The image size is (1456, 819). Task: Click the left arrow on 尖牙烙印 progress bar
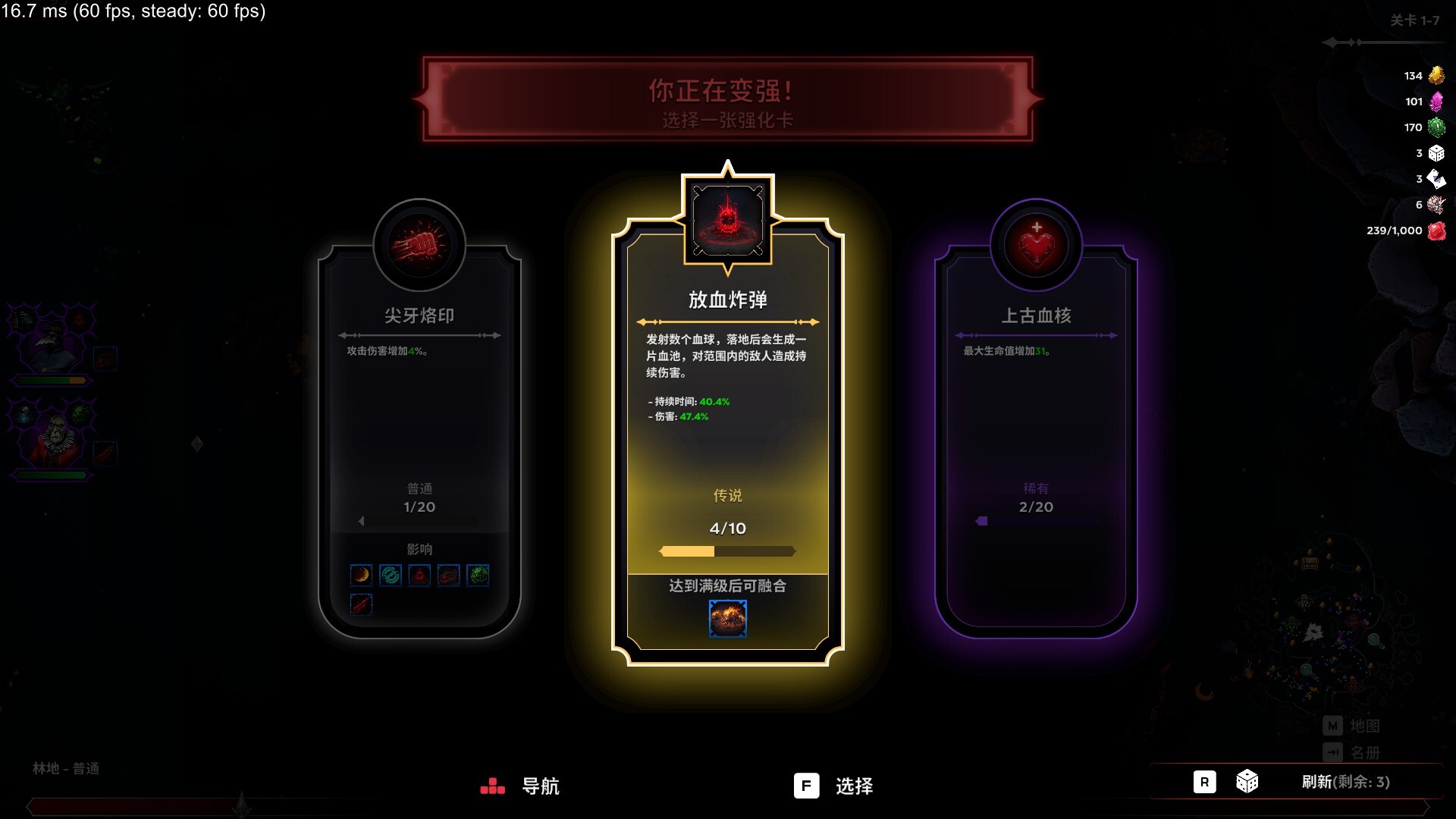362,521
